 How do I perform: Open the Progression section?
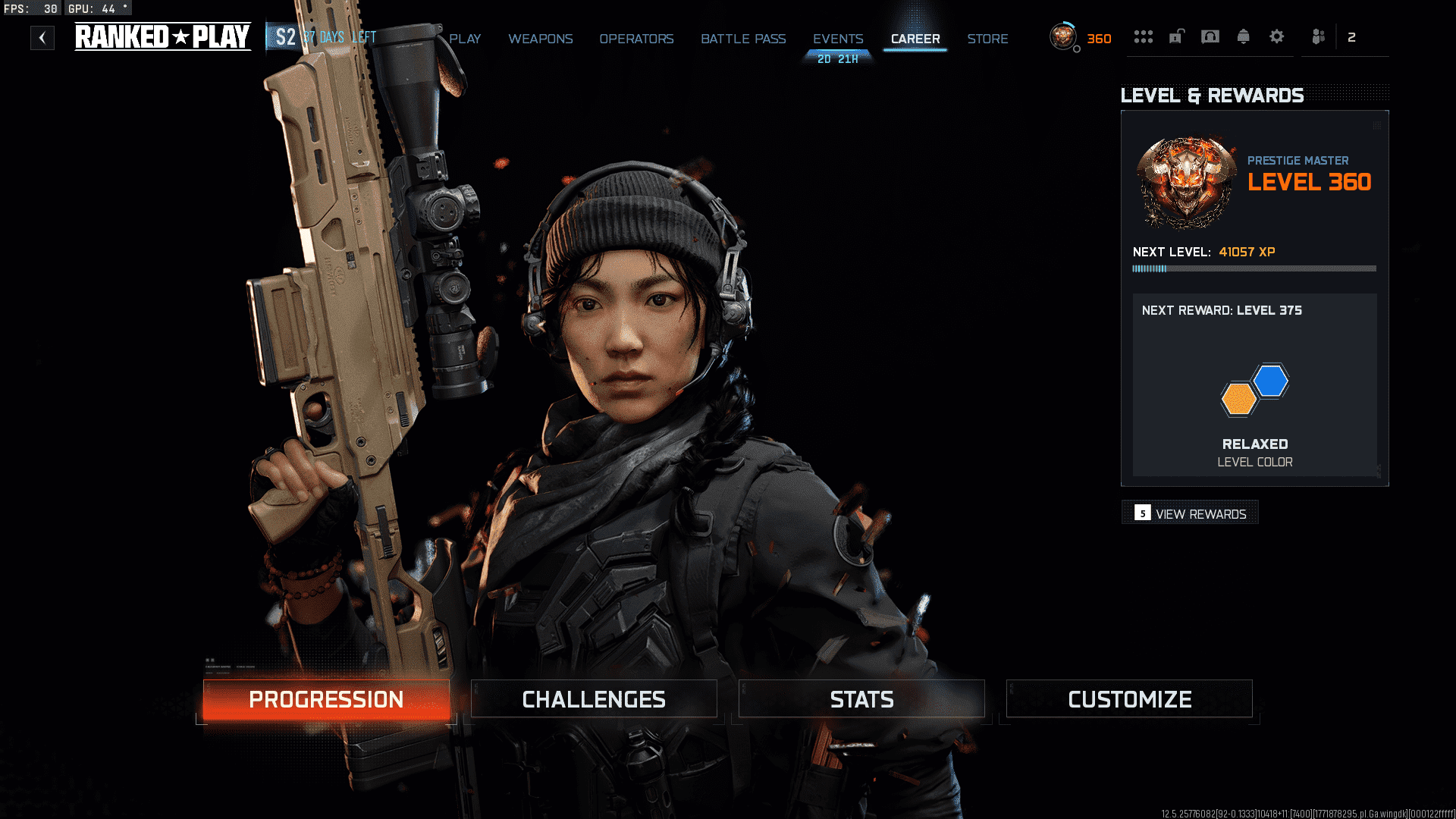326,699
